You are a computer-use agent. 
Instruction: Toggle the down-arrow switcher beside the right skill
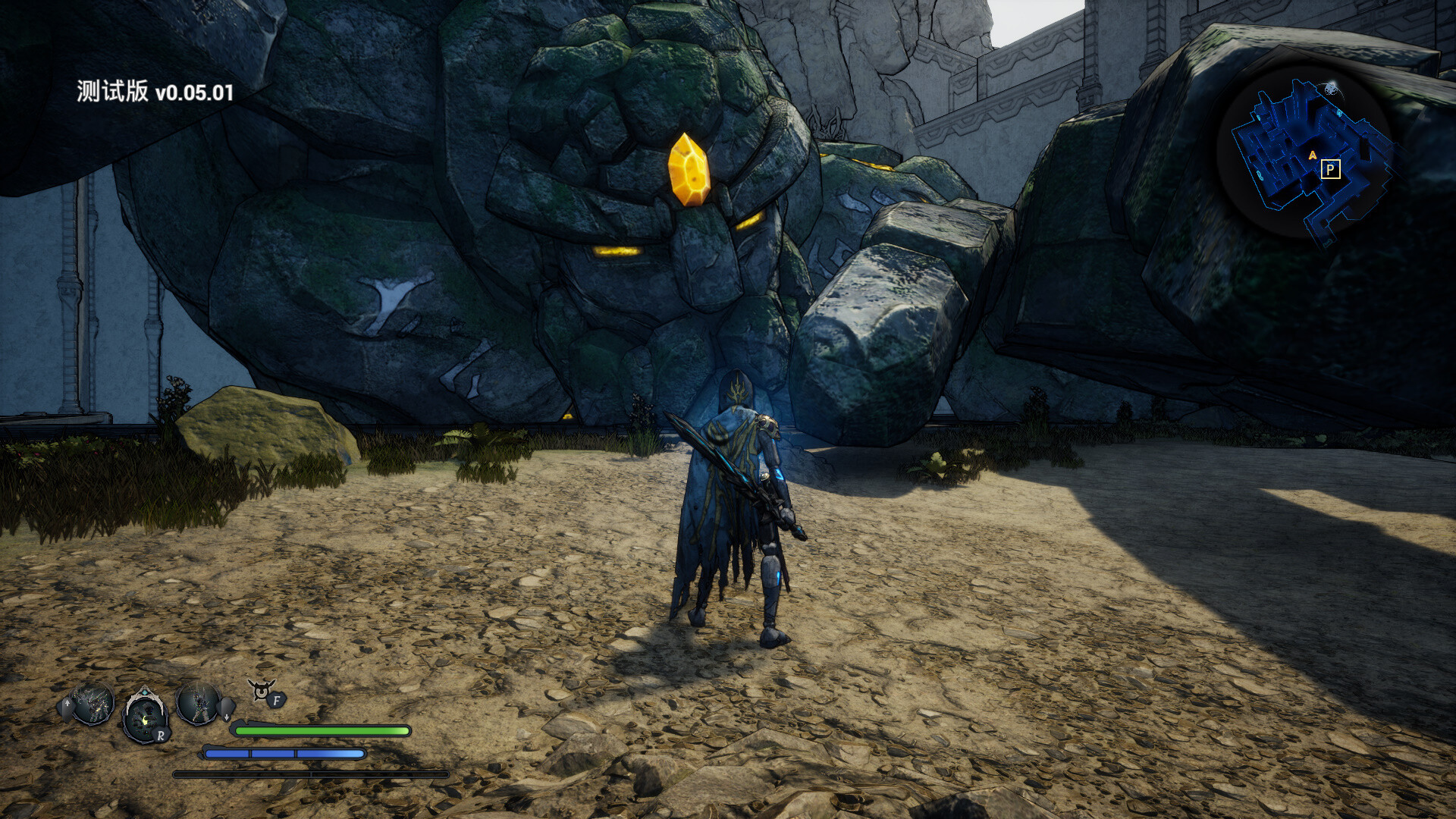point(226,716)
